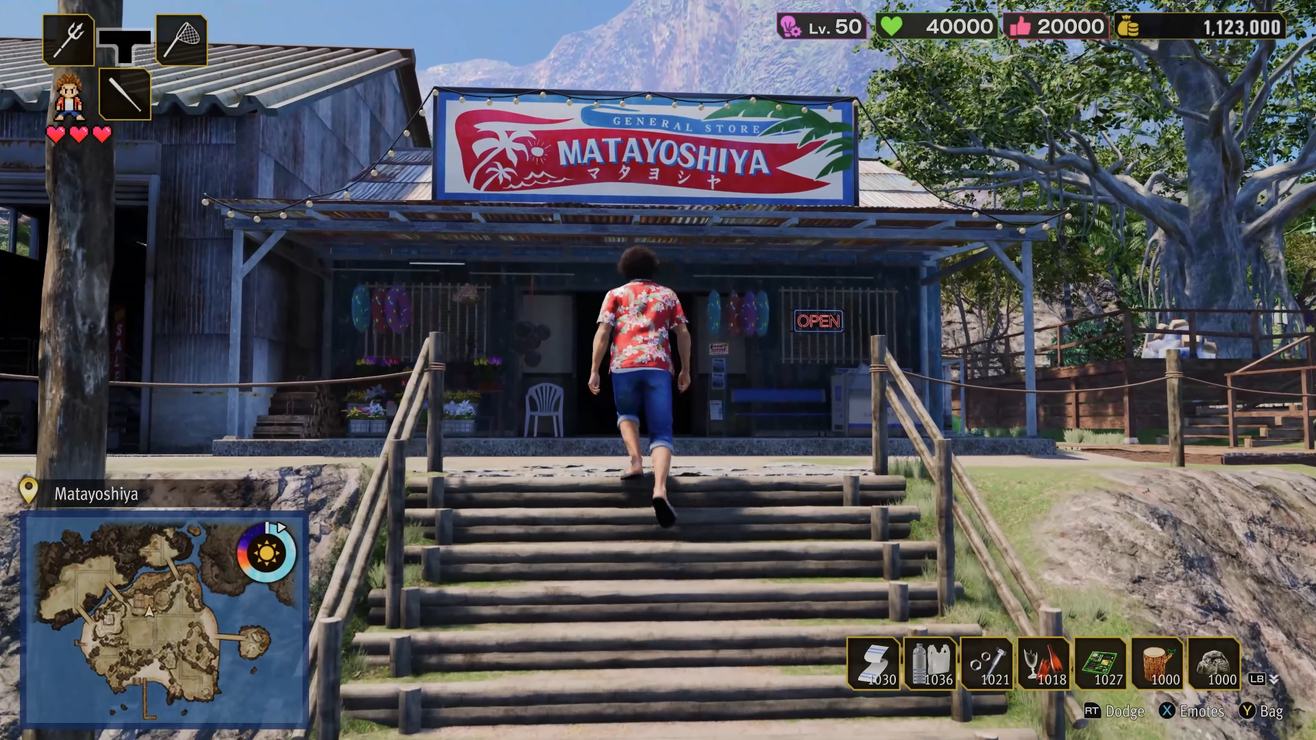The width and height of the screenshot is (1316, 740).
Task: Select the cloth scrap item slot
Action: tap(873, 663)
